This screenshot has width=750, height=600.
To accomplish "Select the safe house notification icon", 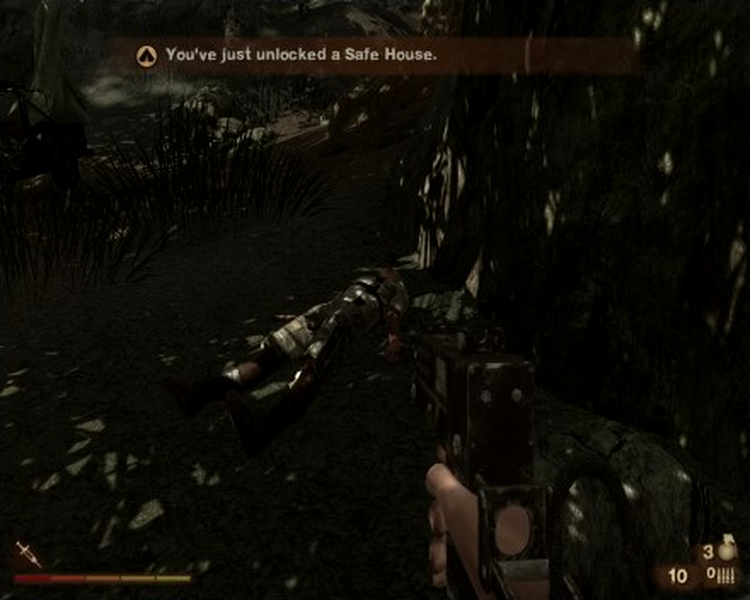I will (x=146, y=56).
